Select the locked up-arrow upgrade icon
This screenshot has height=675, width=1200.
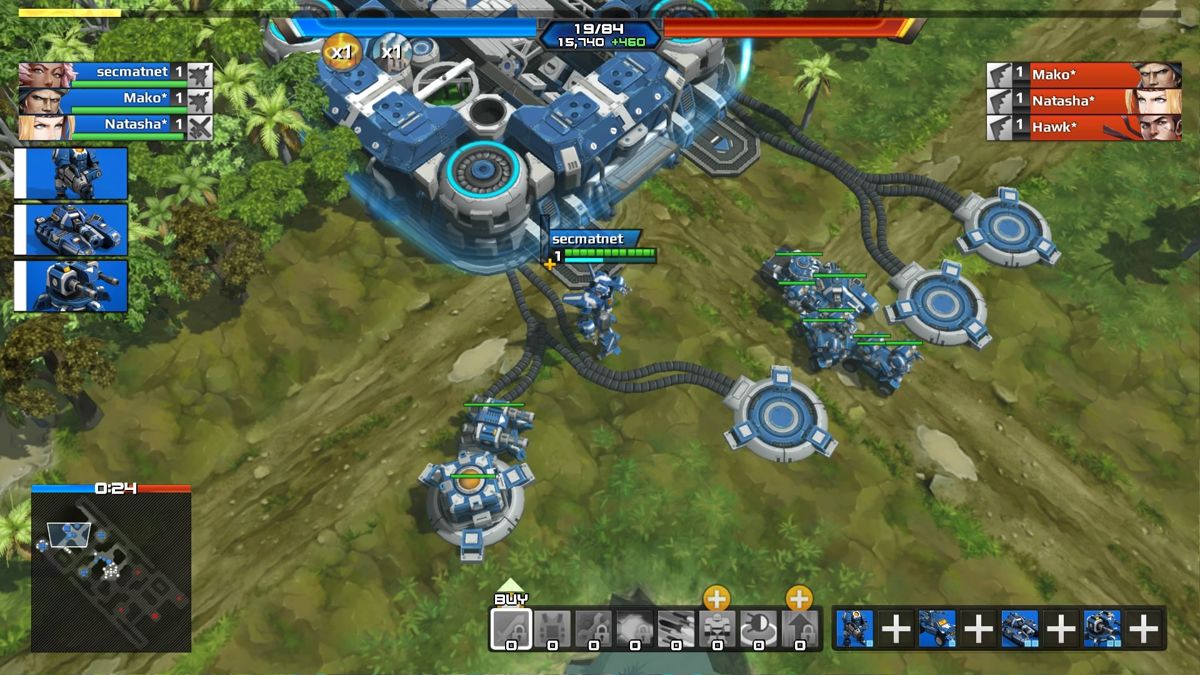coord(799,628)
